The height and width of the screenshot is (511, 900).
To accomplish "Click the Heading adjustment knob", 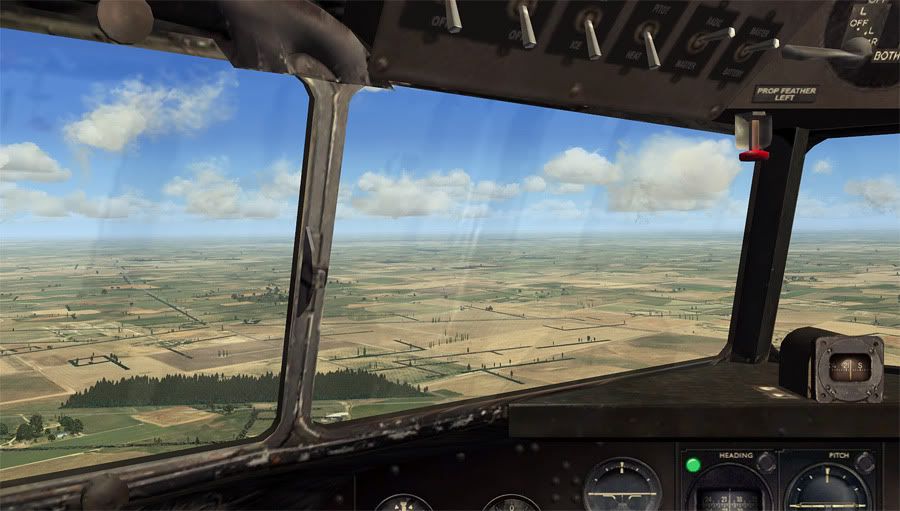I will pos(767,463).
